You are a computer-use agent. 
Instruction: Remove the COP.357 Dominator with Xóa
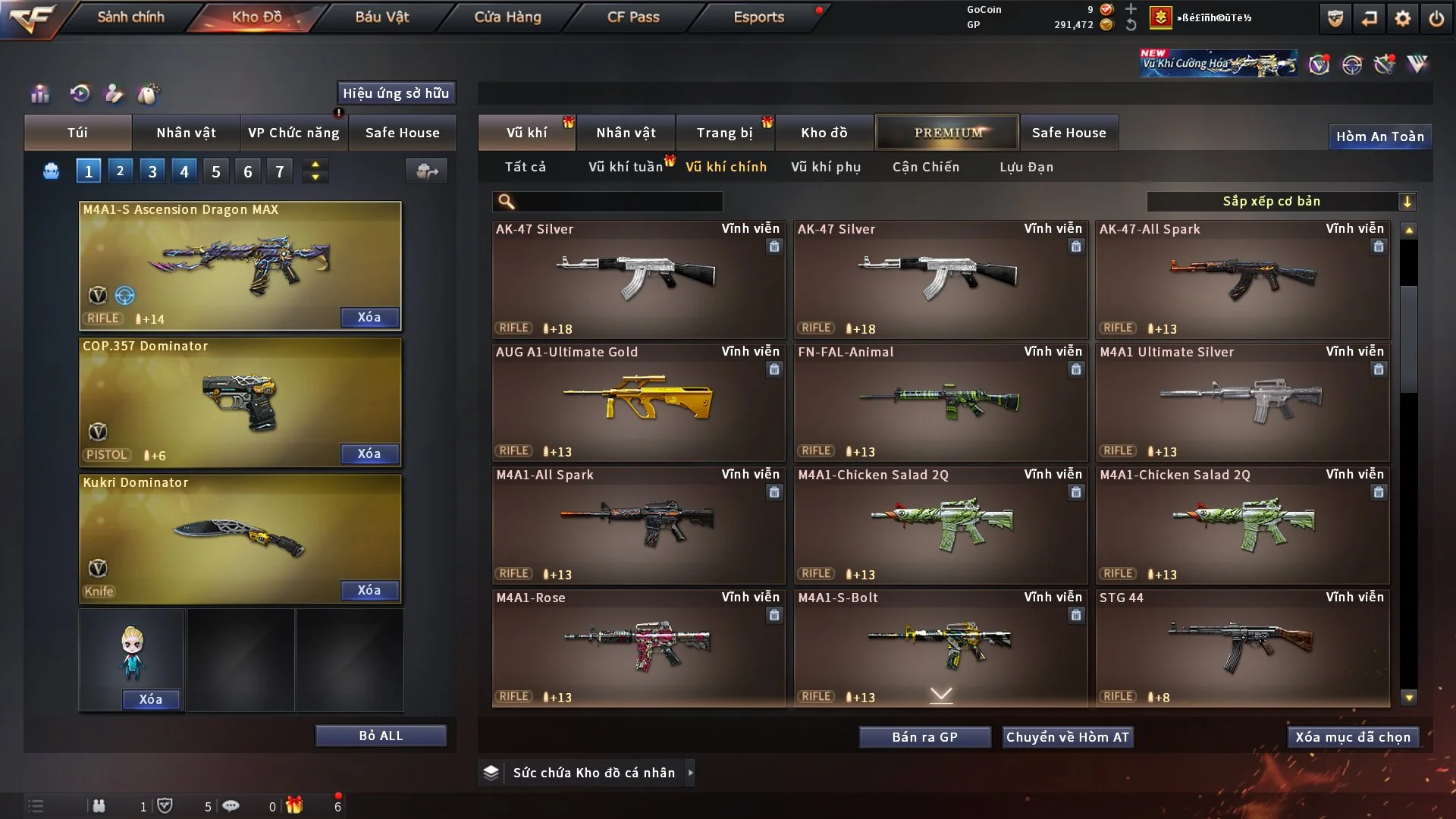point(369,453)
